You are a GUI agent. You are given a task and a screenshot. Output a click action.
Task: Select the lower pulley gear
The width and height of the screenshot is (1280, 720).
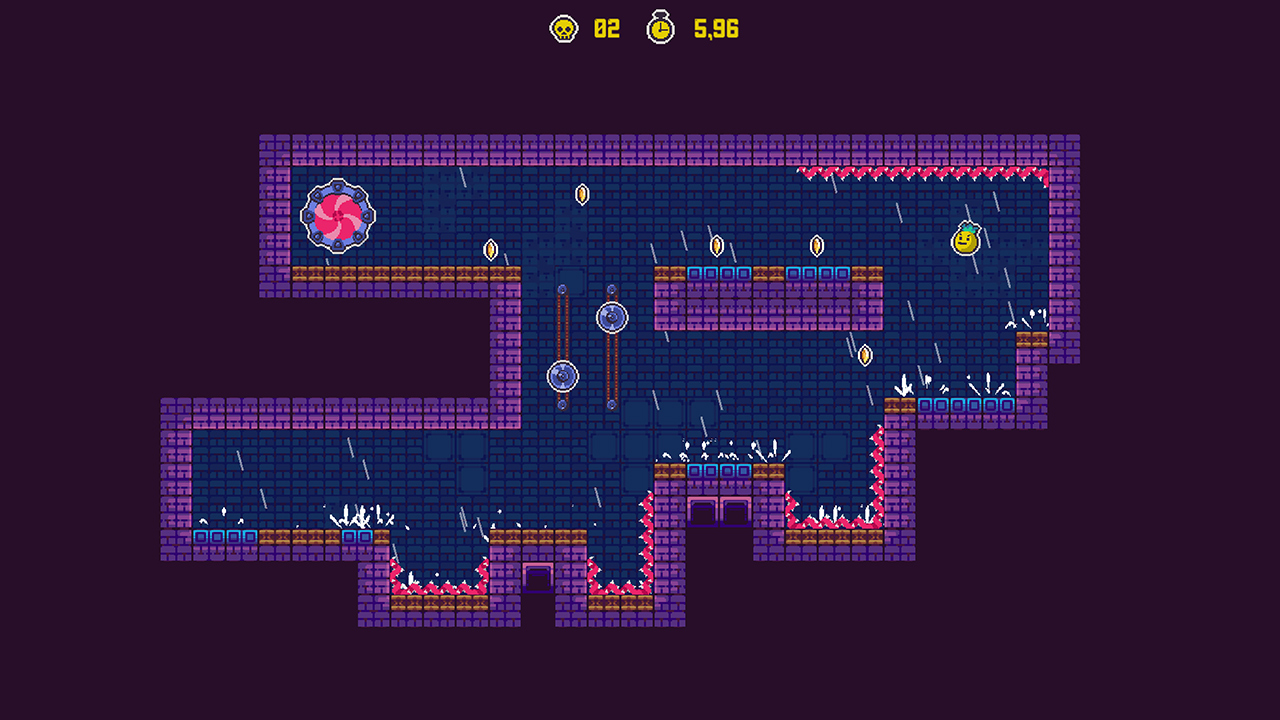click(562, 377)
